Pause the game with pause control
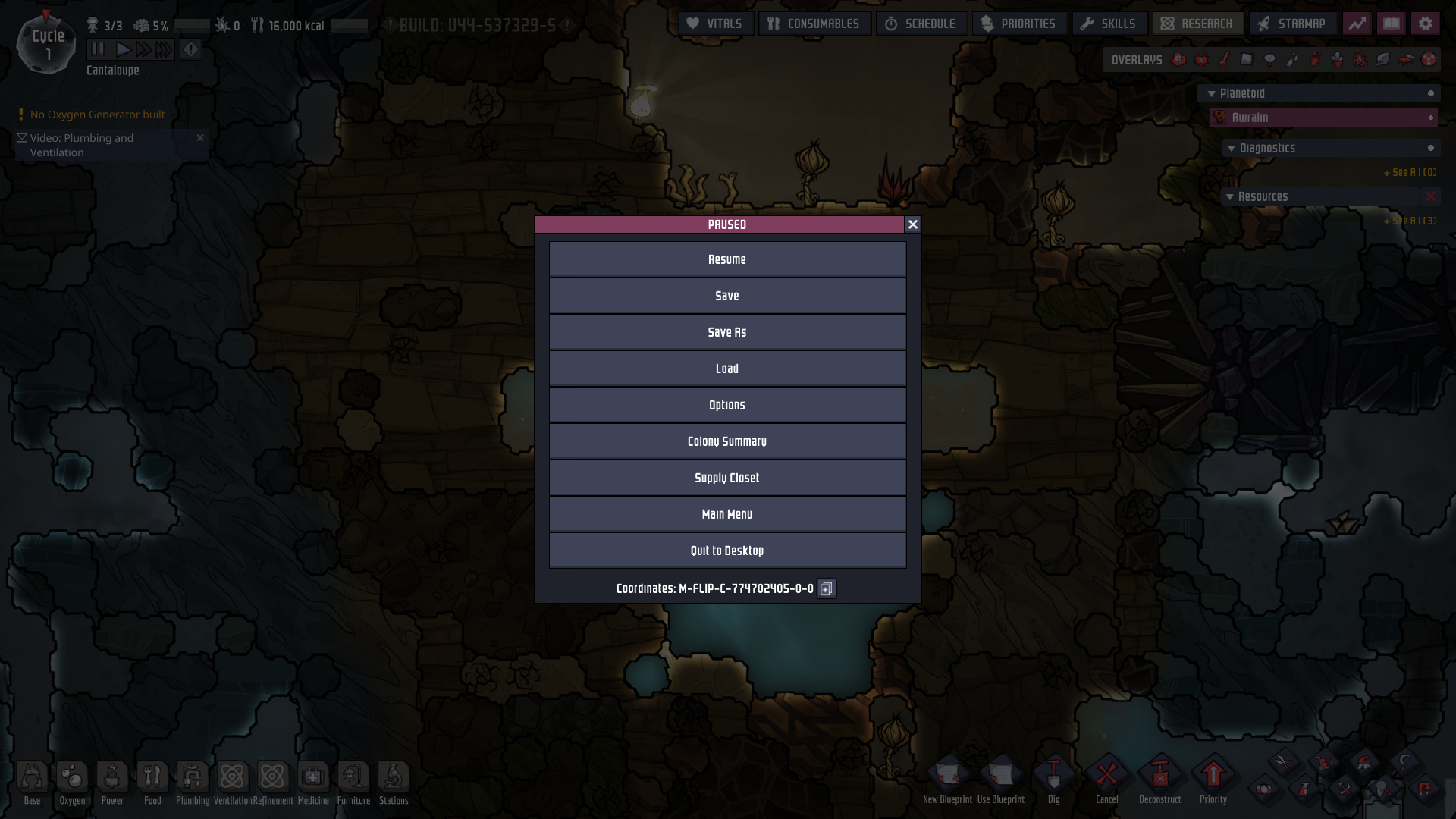The height and width of the screenshot is (819, 1456). tap(97, 49)
